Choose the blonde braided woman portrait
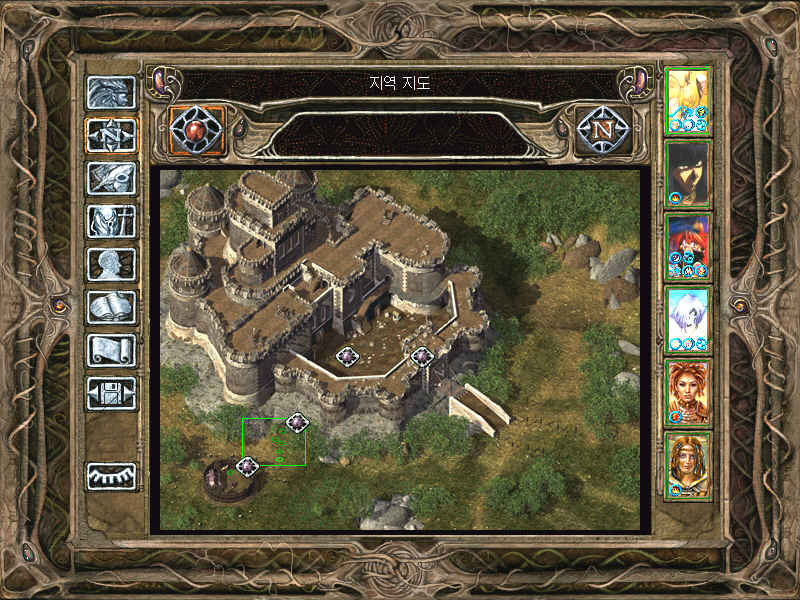Viewport: 800px width, 600px height. click(x=688, y=465)
